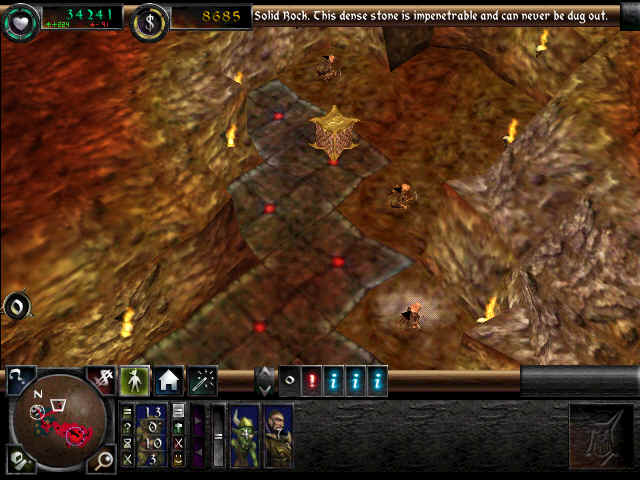Open the horned emblem panel in the corner

pyautogui.click(x=601, y=435)
